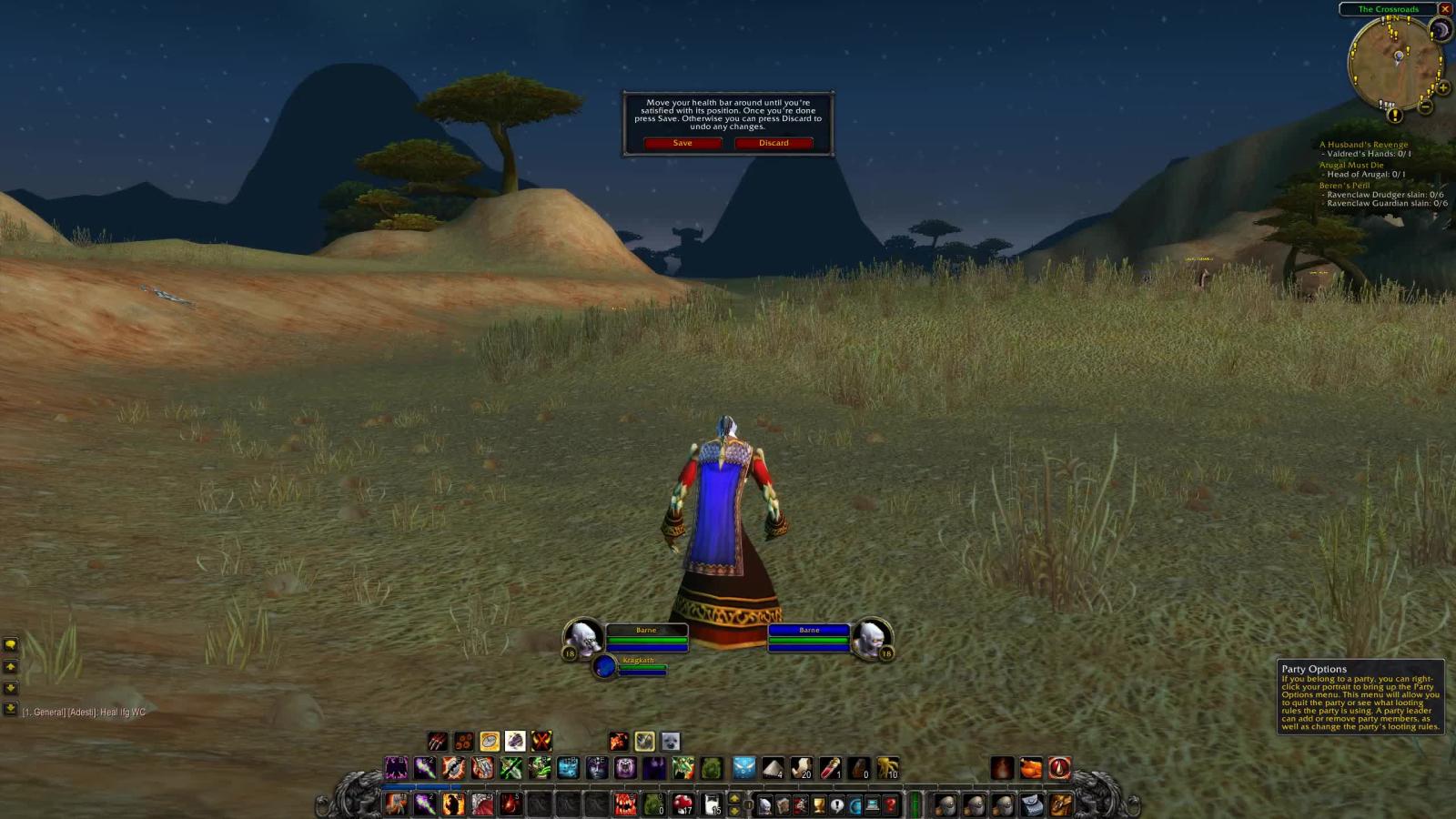Zoom in on the minimap
This screenshot has height=819, width=1456.
tap(1443, 87)
